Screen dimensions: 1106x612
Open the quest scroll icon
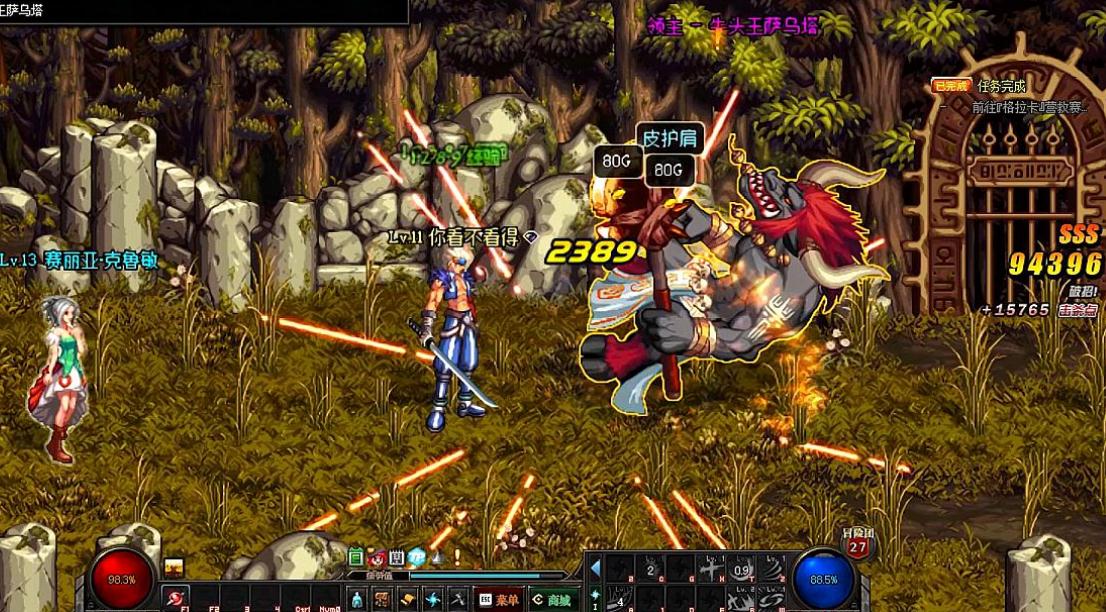click(407, 599)
